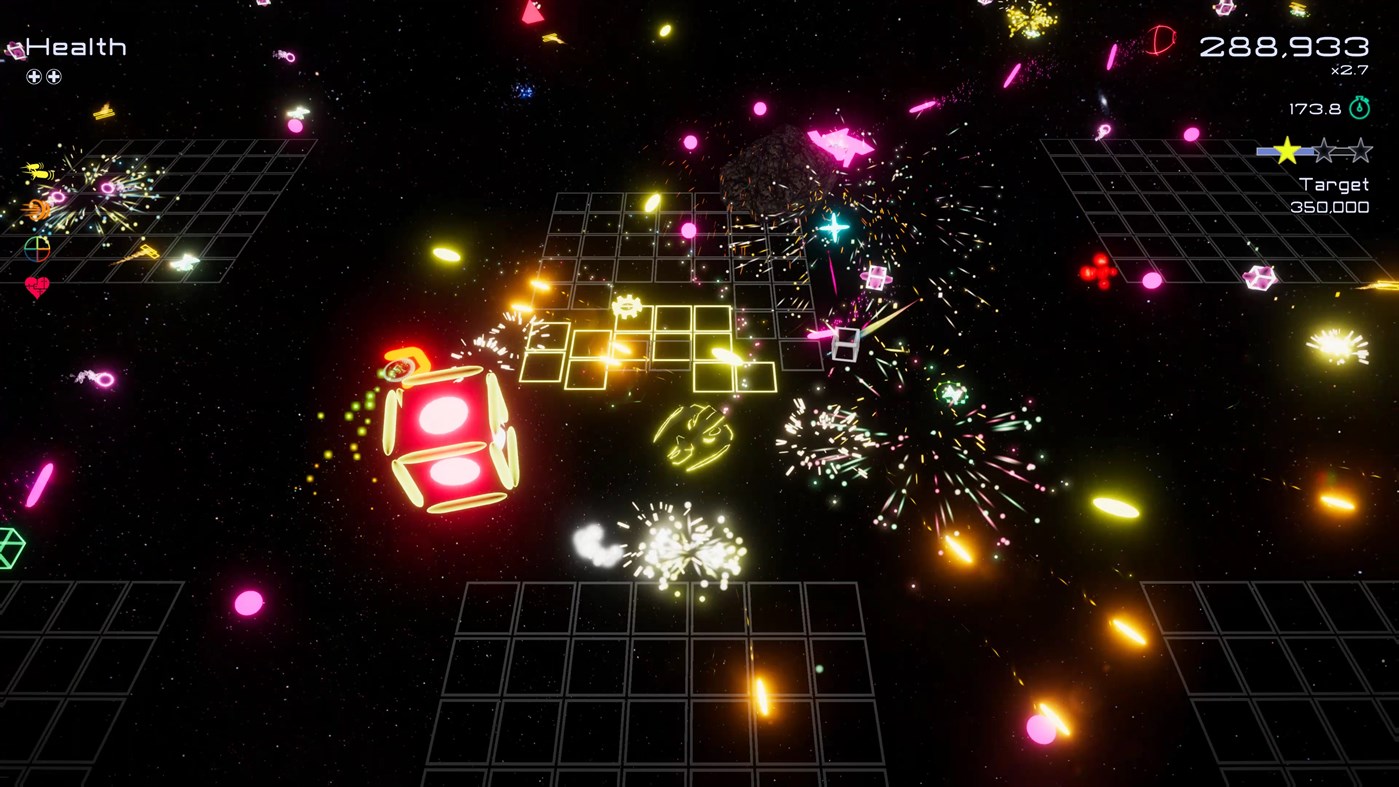Click the 288,933 score display
Image resolution: width=1399 pixels, height=787 pixels.
coord(1284,45)
